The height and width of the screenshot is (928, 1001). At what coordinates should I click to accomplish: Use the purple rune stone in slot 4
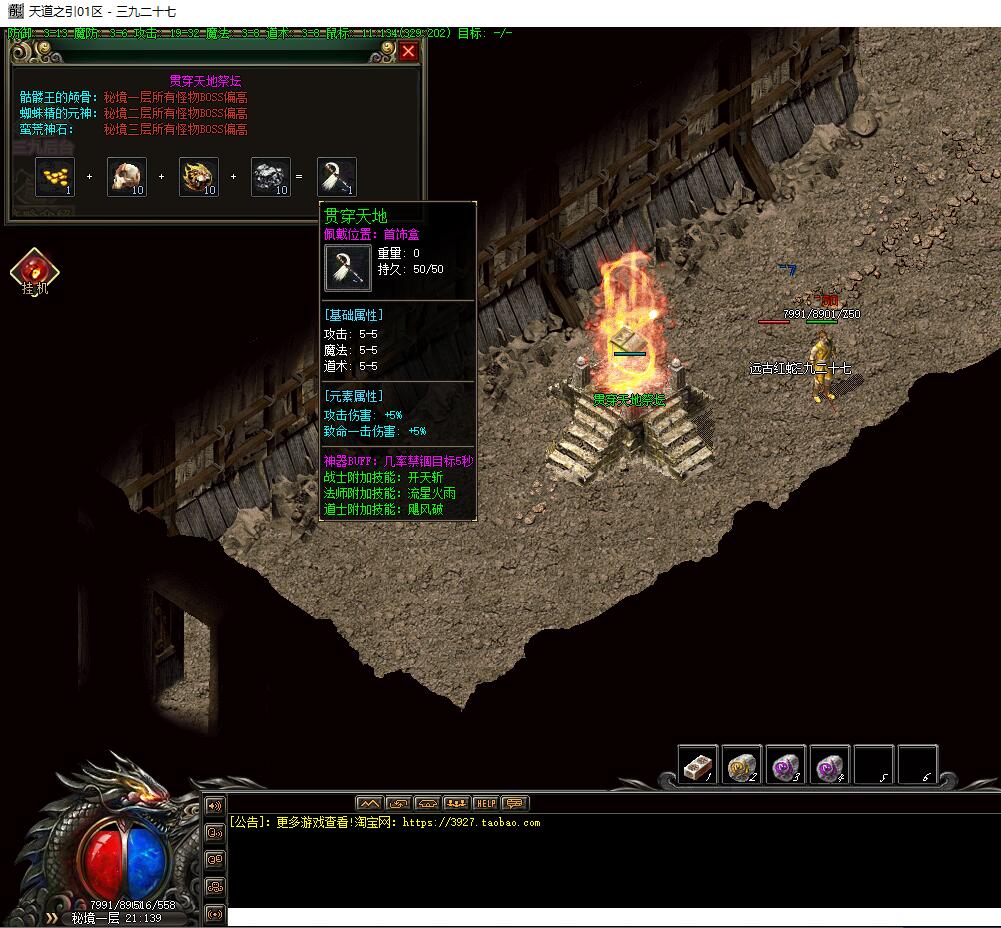(830, 766)
